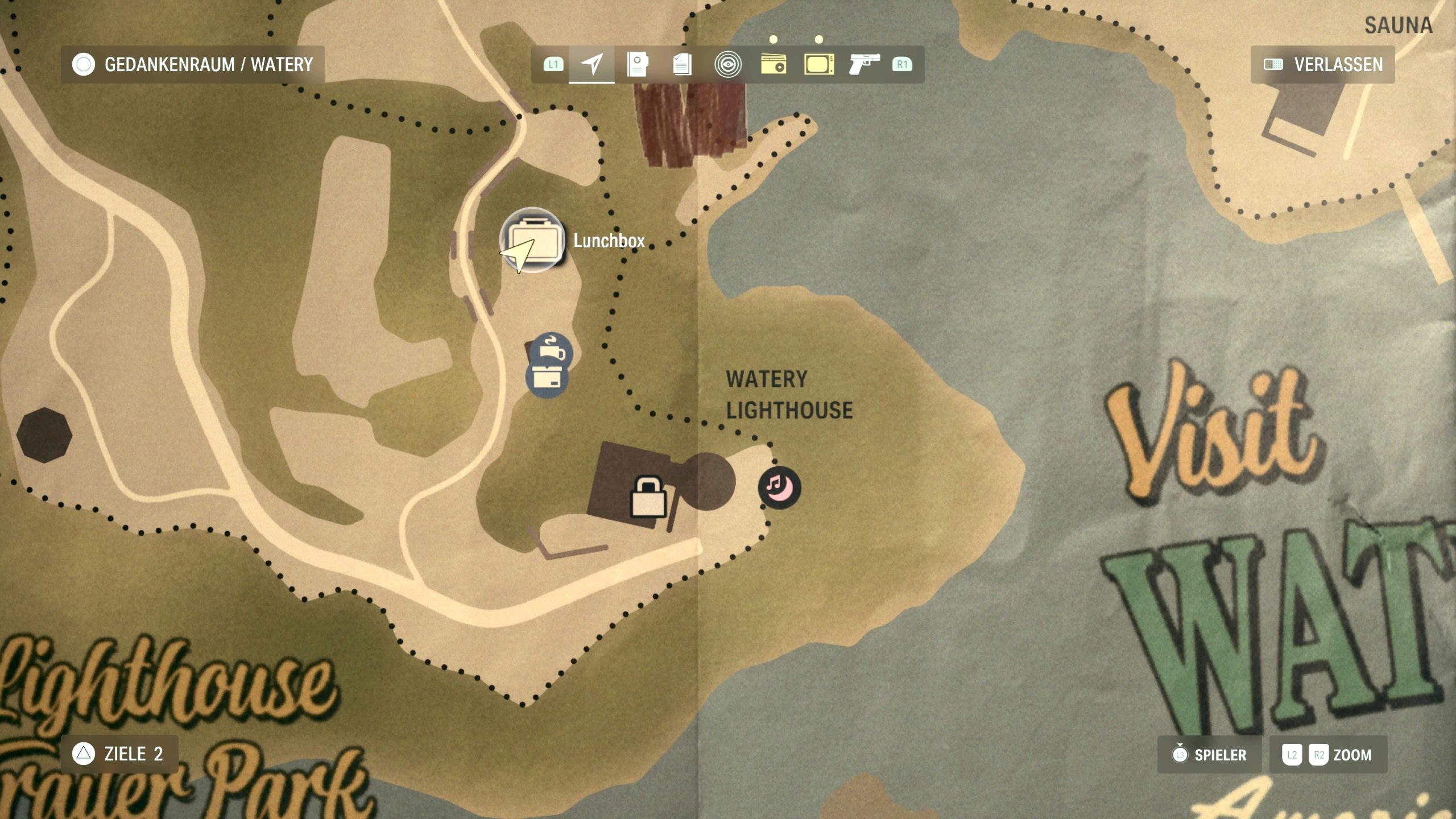Select the storage box map marker

tap(547, 378)
